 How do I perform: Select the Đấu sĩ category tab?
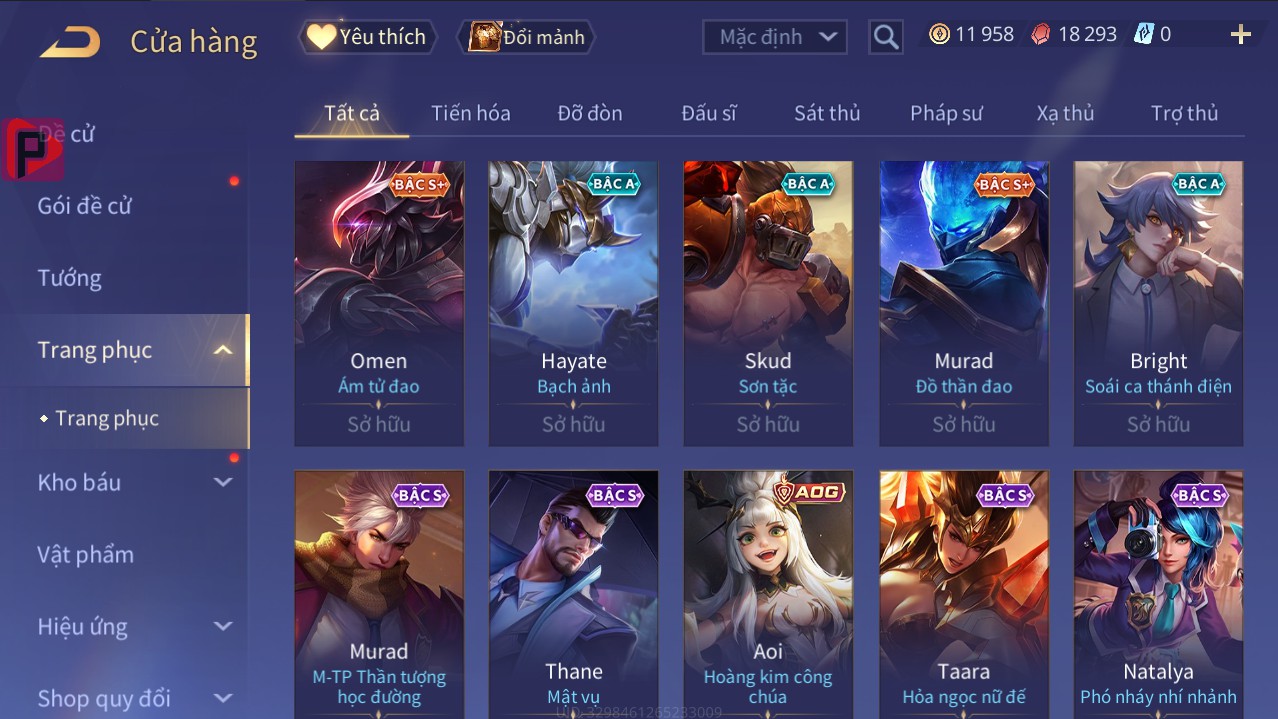709,113
